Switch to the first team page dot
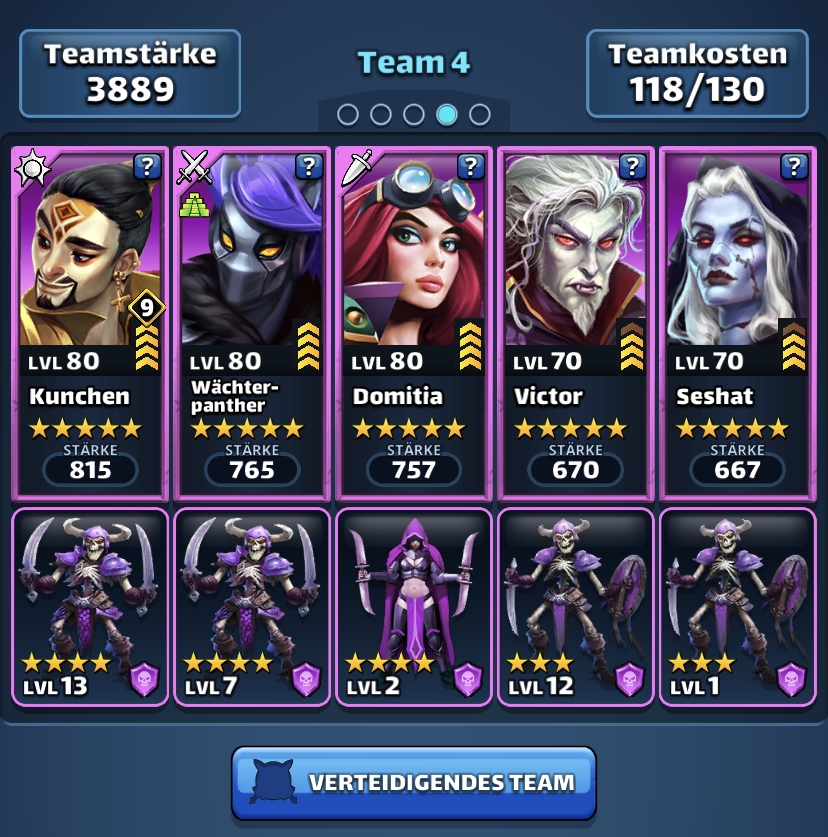 click(x=348, y=114)
